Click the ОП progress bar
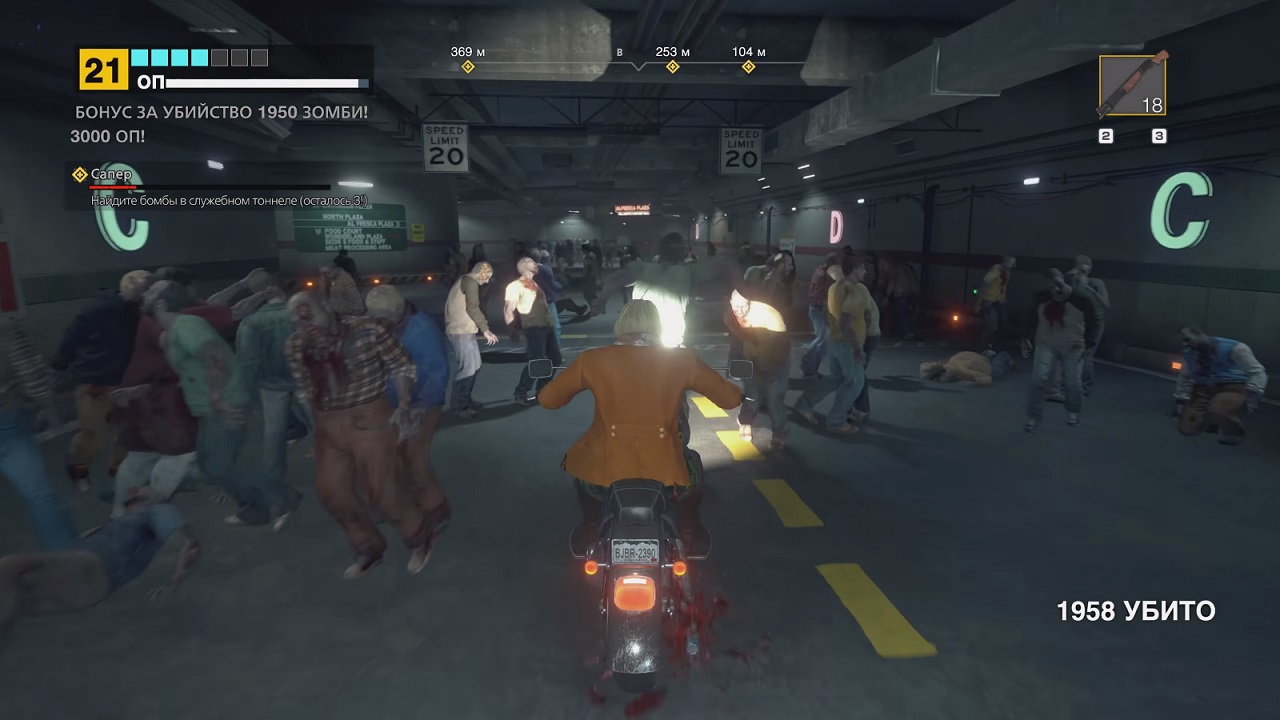The width and height of the screenshot is (1280, 720). (265, 84)
